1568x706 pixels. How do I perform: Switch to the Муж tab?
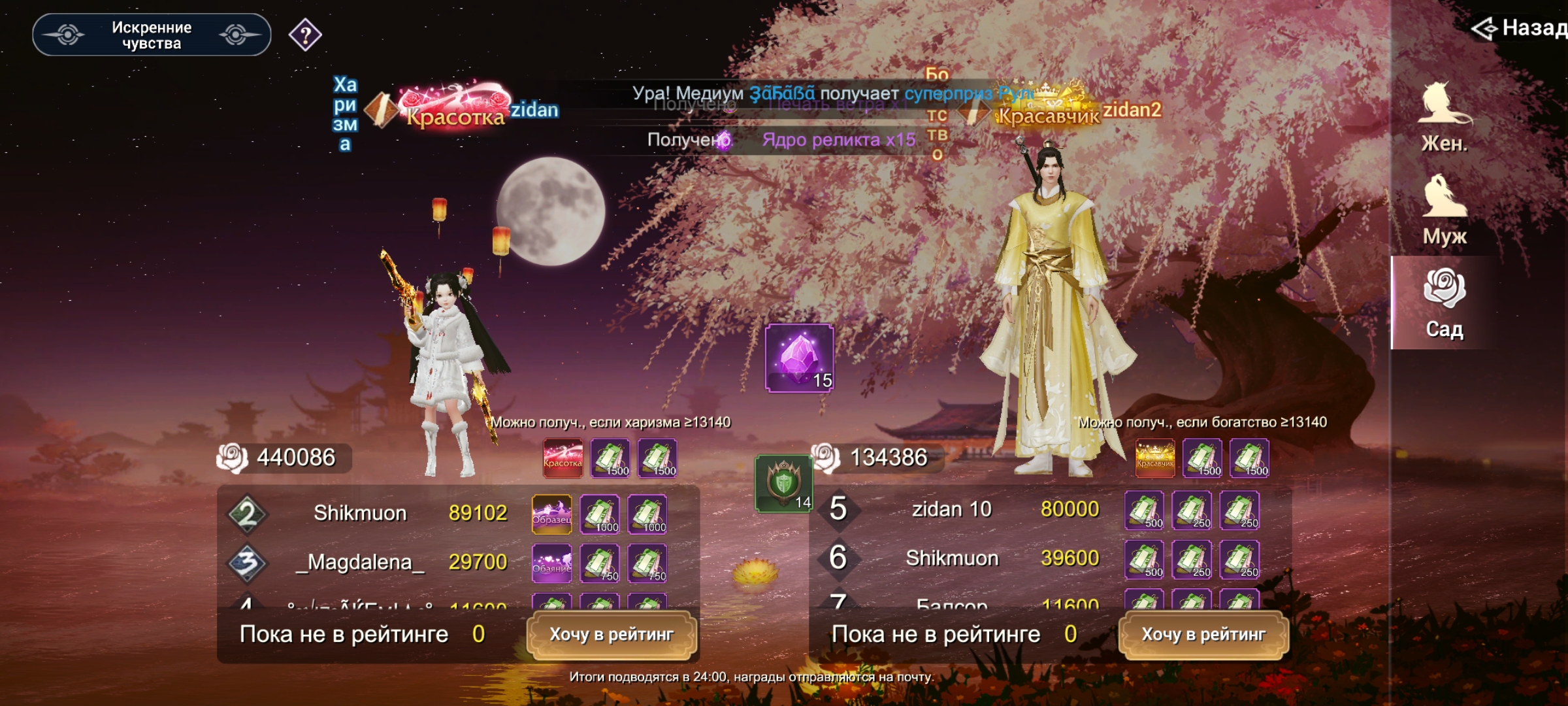tap(1445, 210)
